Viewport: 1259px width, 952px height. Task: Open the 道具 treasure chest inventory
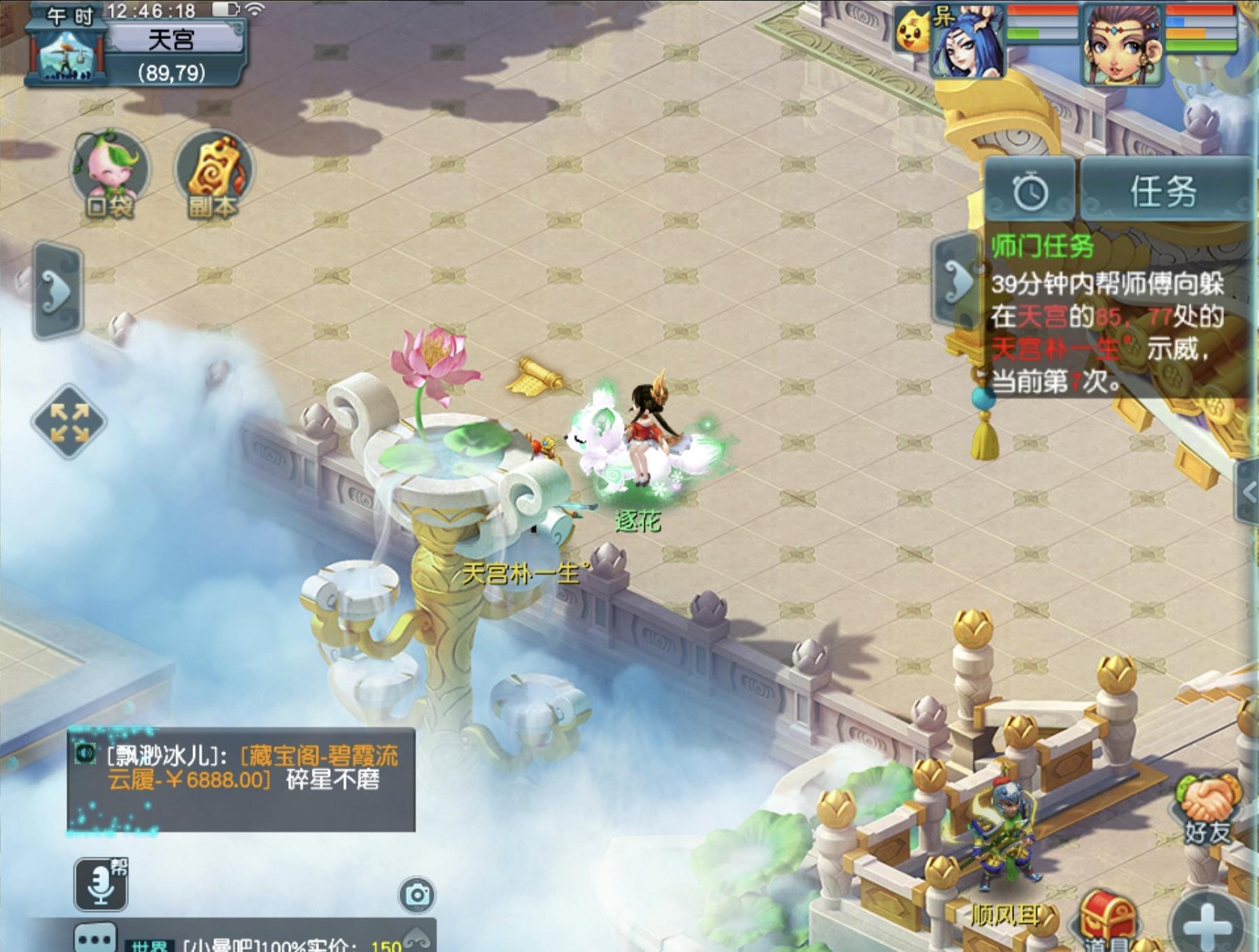[x=1109, y=916]
